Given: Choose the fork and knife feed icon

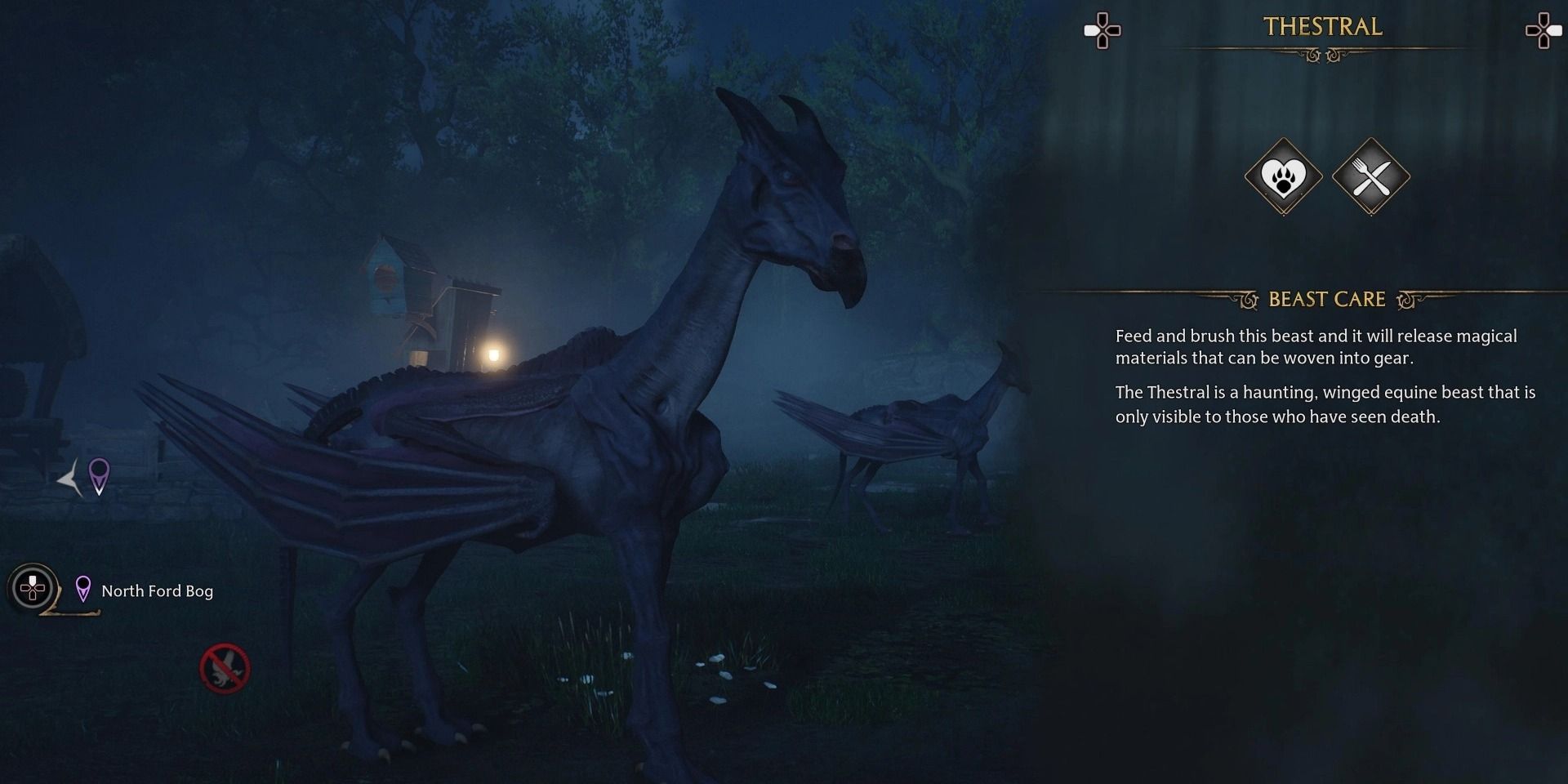Looking at the screenshot, I should [1370, 176].
